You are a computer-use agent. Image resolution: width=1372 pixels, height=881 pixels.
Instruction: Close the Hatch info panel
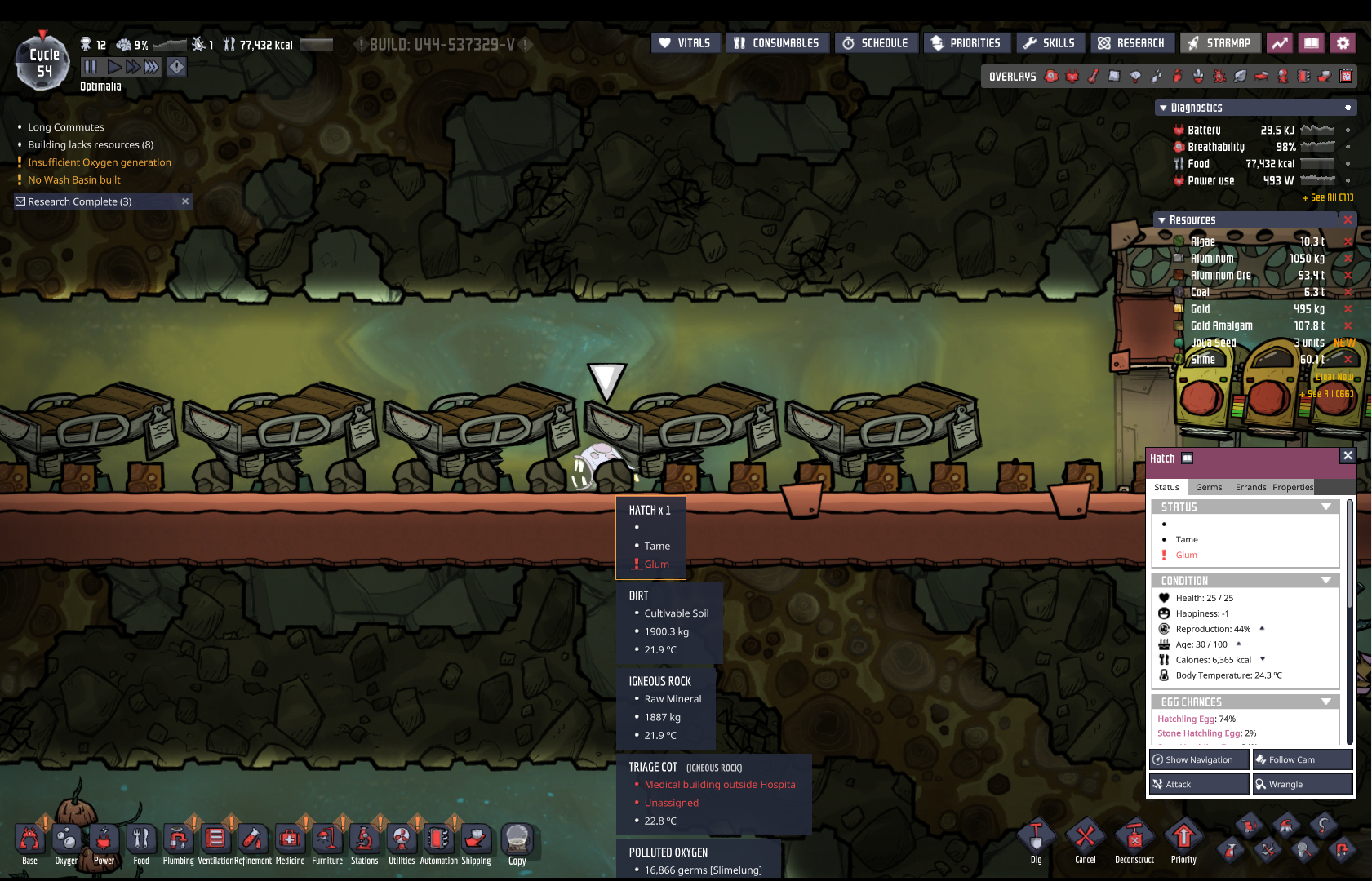1348,456
